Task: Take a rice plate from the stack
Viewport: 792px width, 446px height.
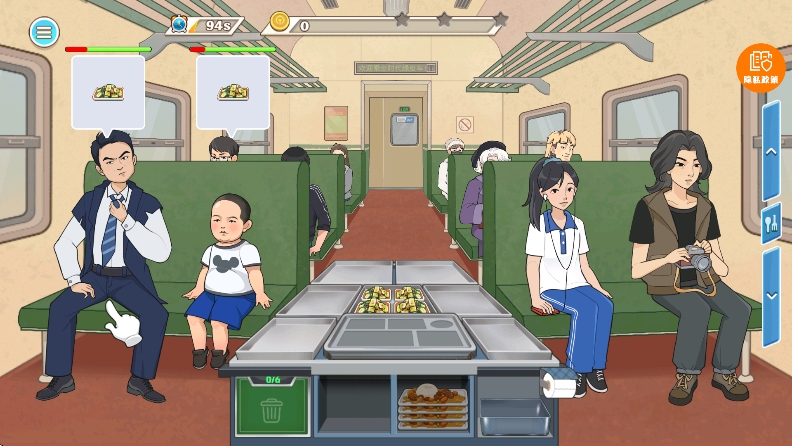Action: [433, 402]
